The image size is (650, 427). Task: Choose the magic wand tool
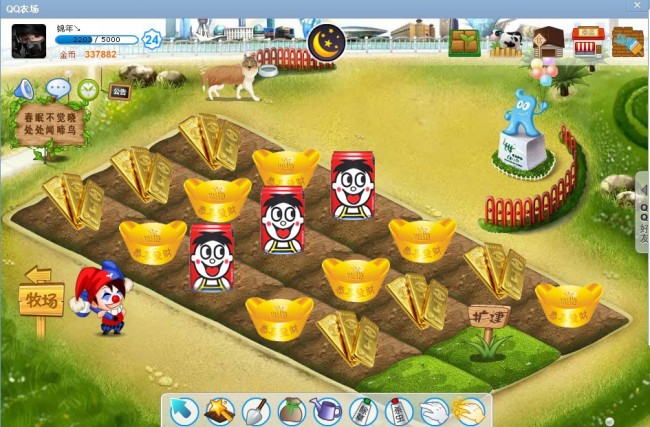220,411
